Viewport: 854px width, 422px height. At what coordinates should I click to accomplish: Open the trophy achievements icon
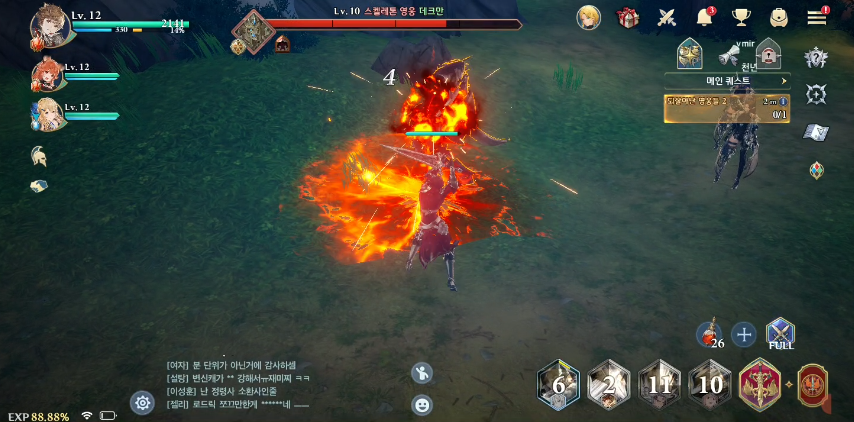click(741, 17)
